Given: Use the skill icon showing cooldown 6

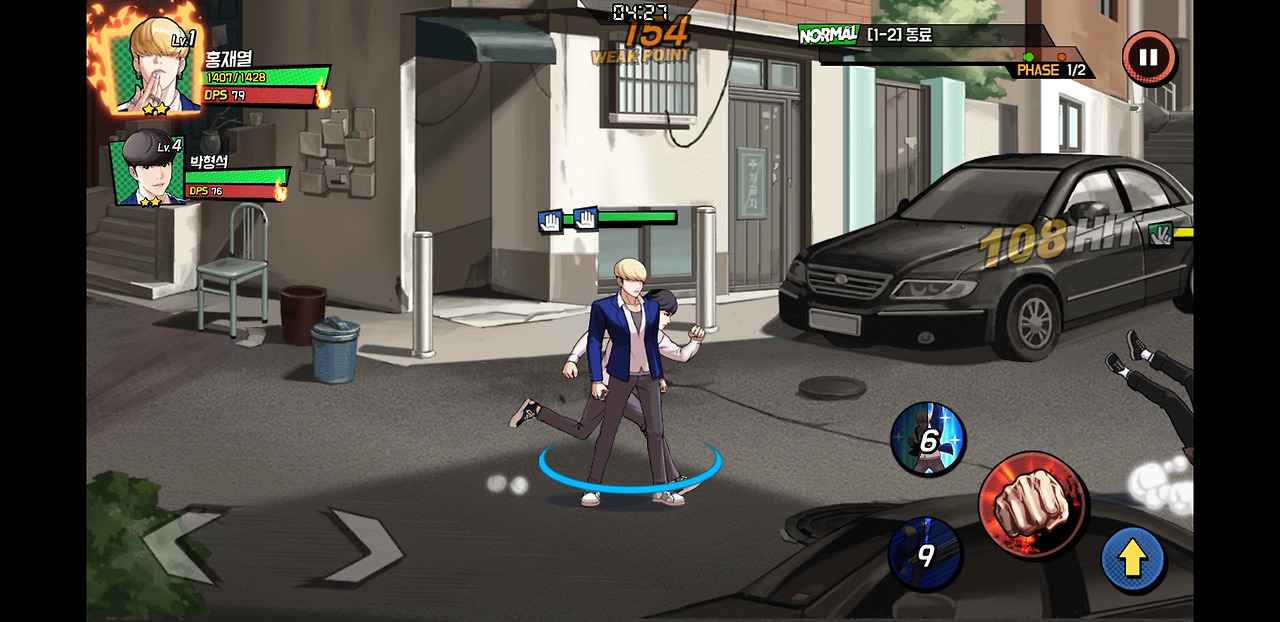Looking at the screenshot, I should pos(928,439).
